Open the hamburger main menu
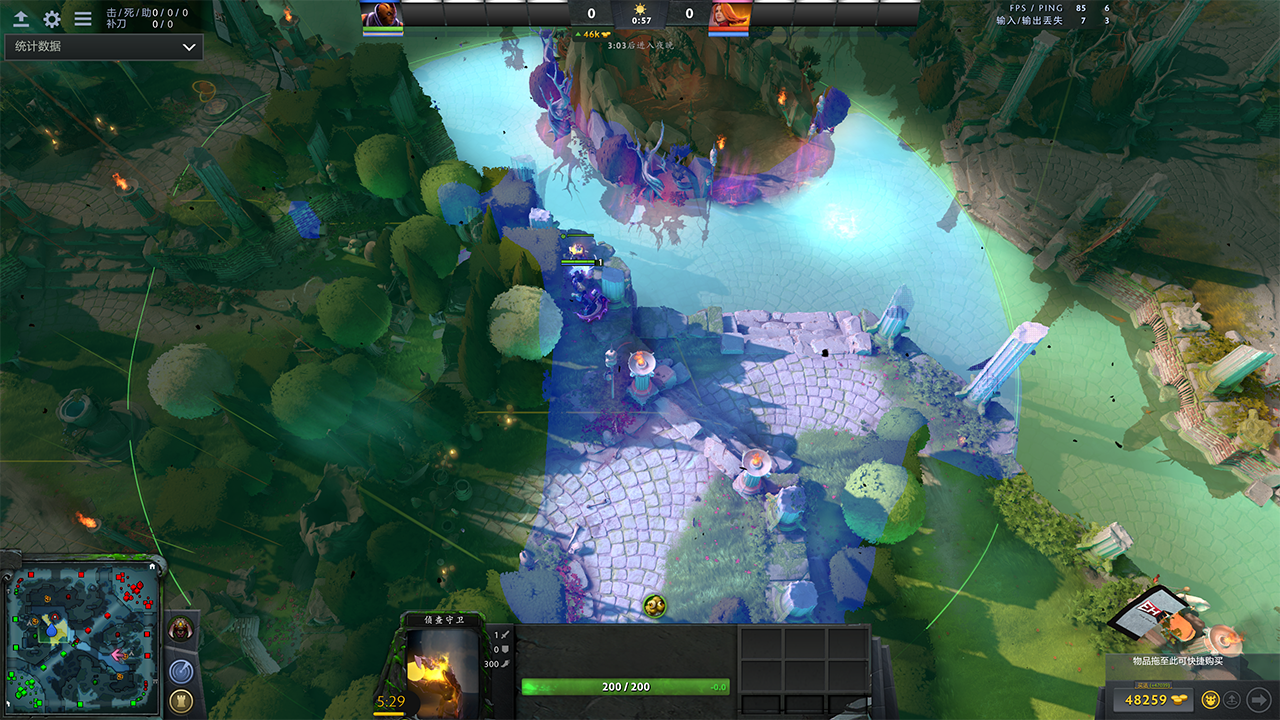 point(83,19)
